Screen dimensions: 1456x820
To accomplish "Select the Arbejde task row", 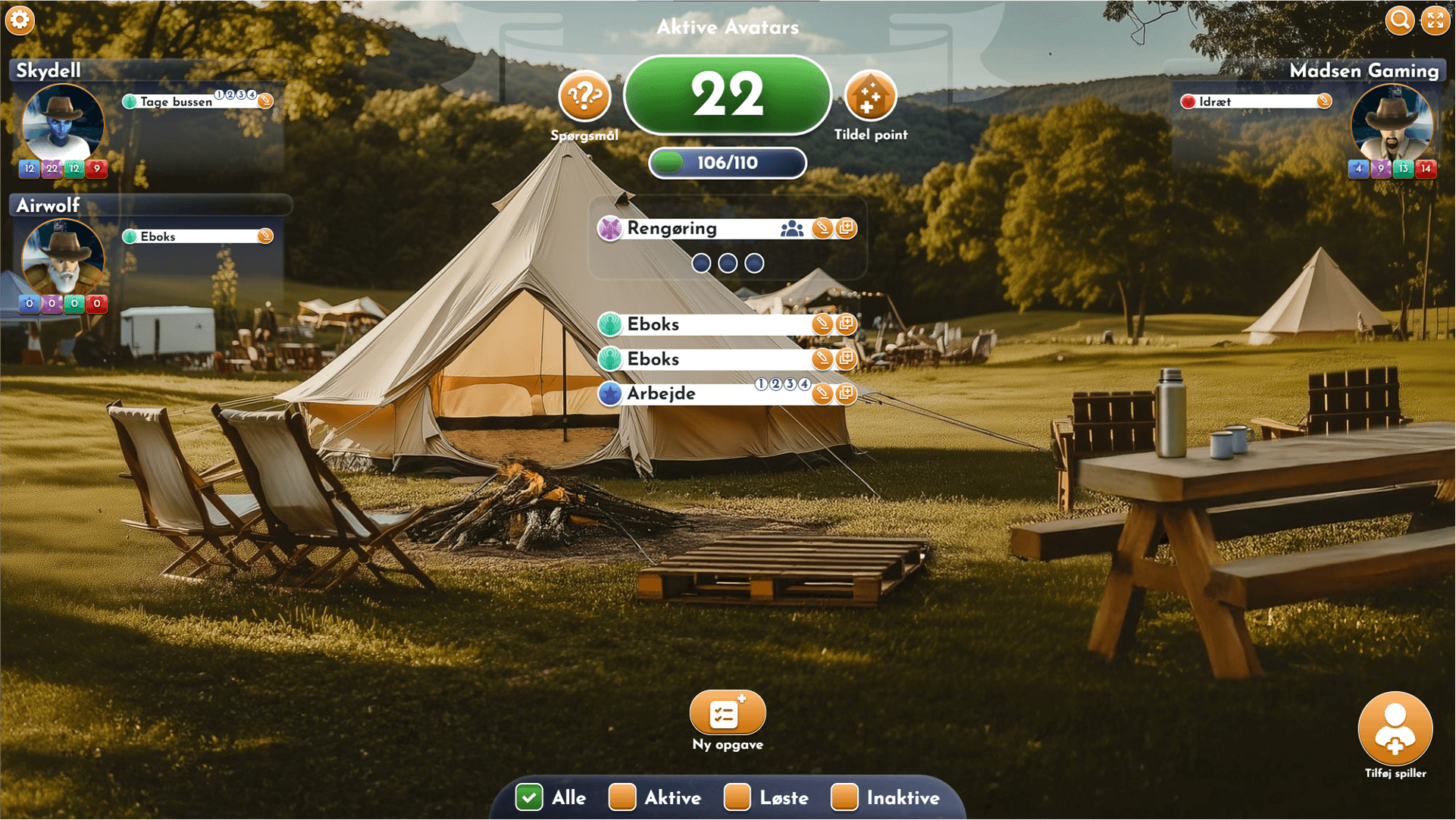I will [682, 393].
